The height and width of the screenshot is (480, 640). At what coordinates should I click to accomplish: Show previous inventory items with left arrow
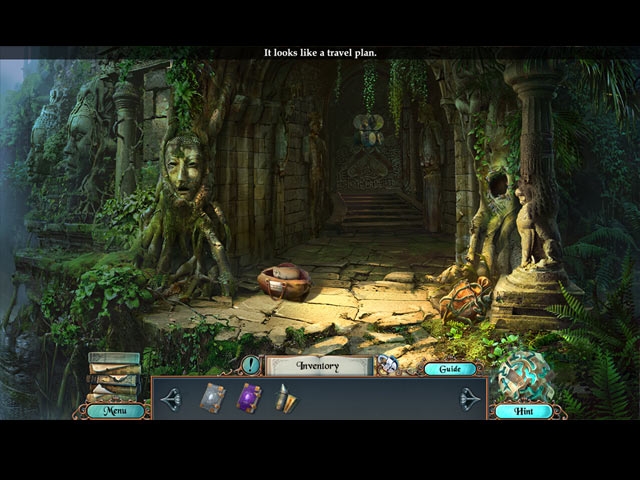(x=170, y=399)
